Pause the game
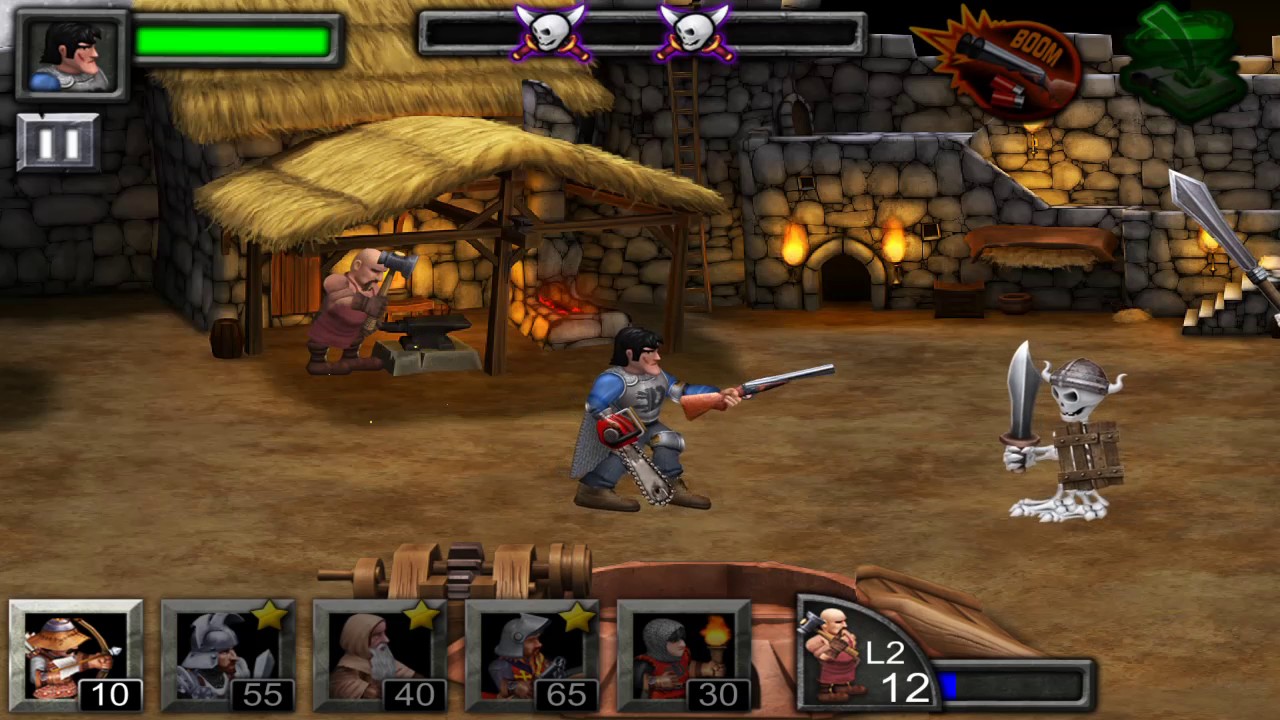Viewport: 1280px width, 720px height. (x=57, y=142)
